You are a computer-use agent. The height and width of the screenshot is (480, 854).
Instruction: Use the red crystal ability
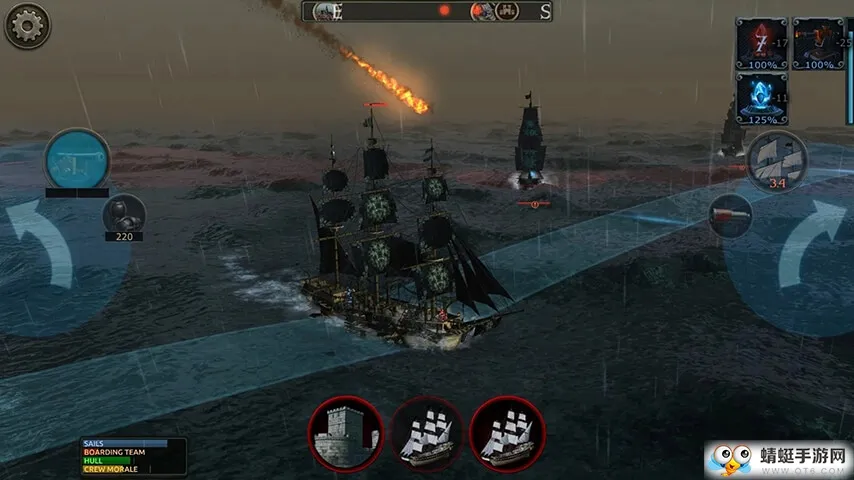coord(761,42)
